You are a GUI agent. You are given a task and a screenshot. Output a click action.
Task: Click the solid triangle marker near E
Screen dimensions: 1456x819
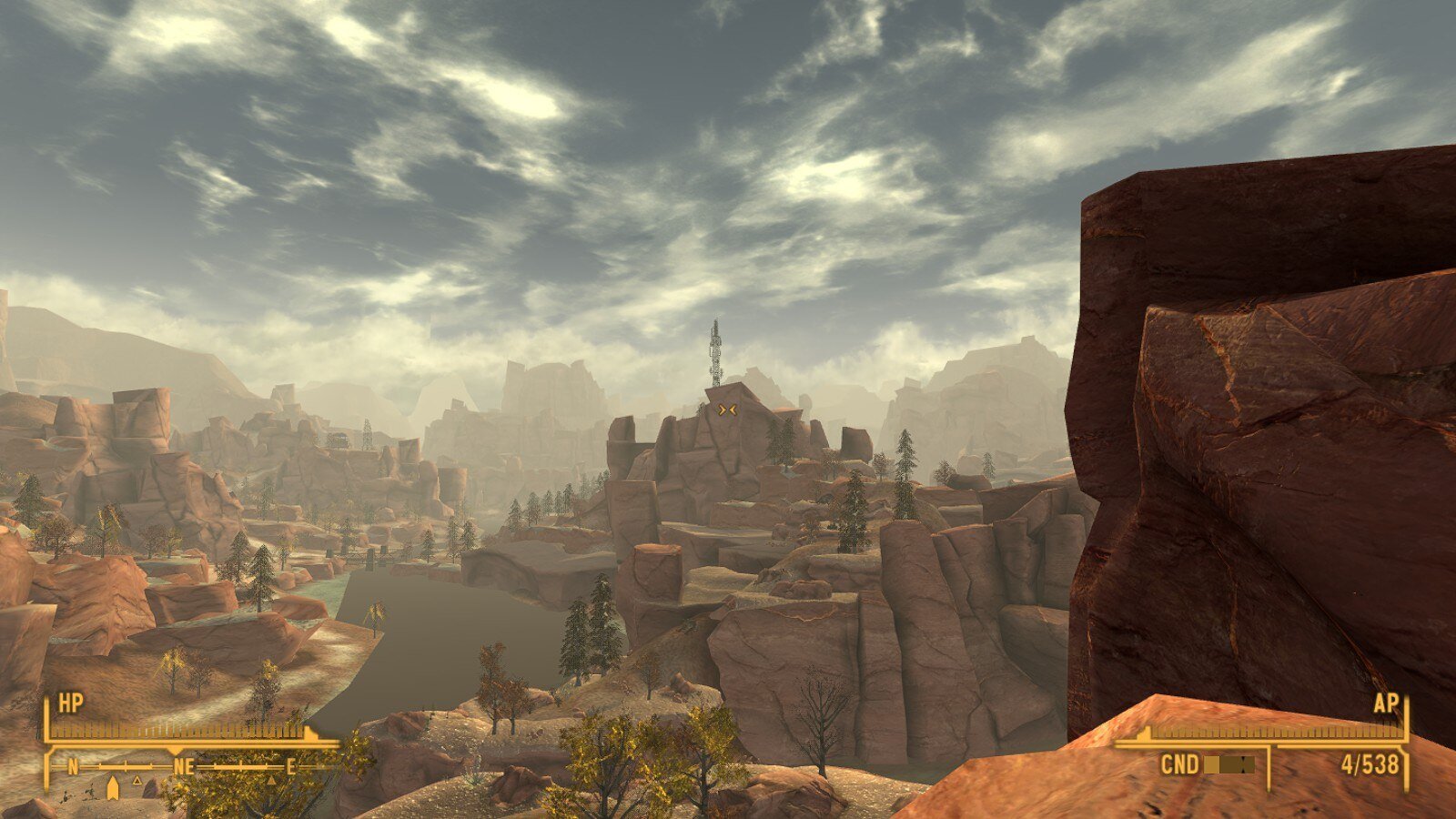click(270, 780)
